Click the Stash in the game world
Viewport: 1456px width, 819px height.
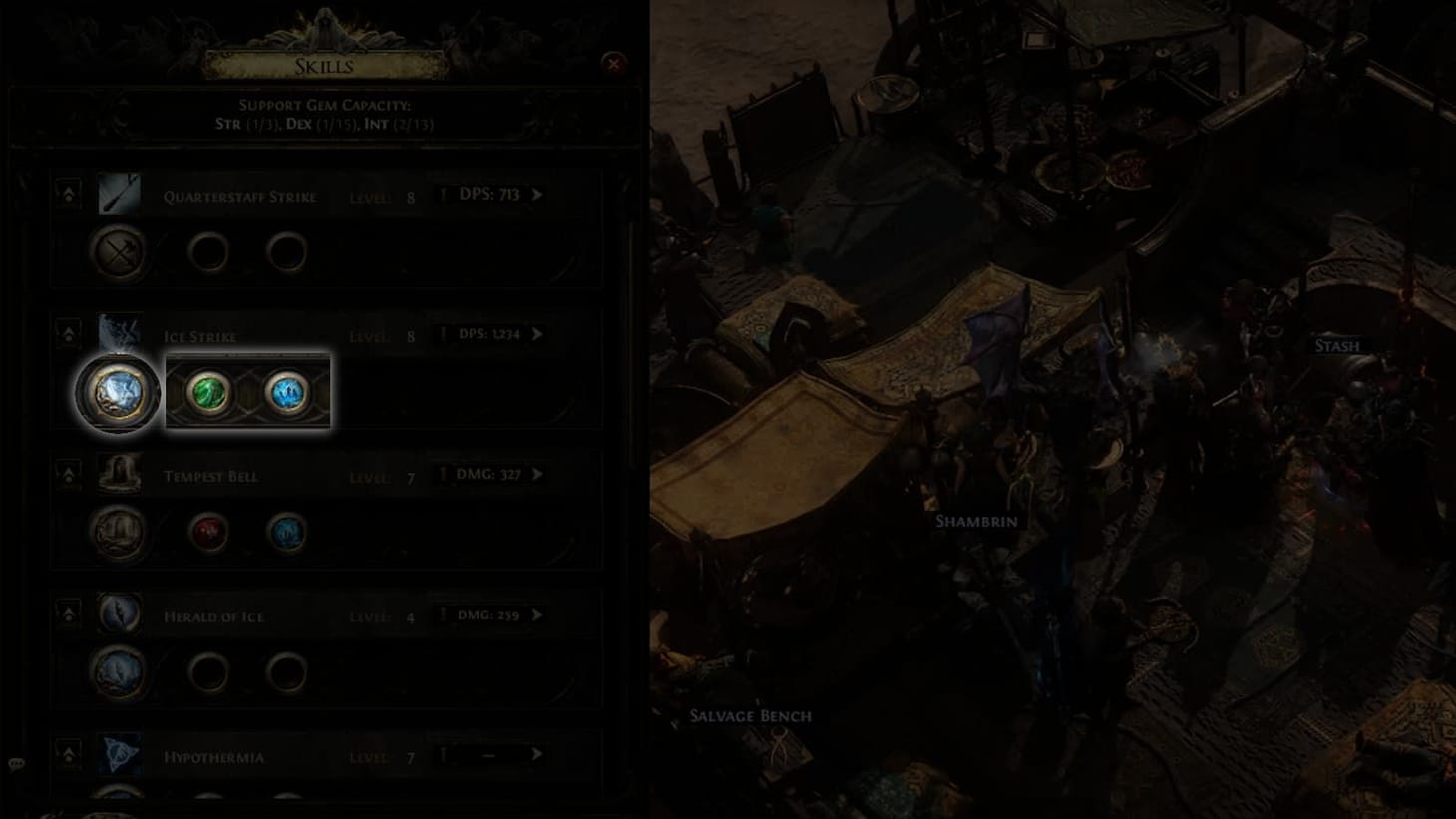[x=1337, y=345]
